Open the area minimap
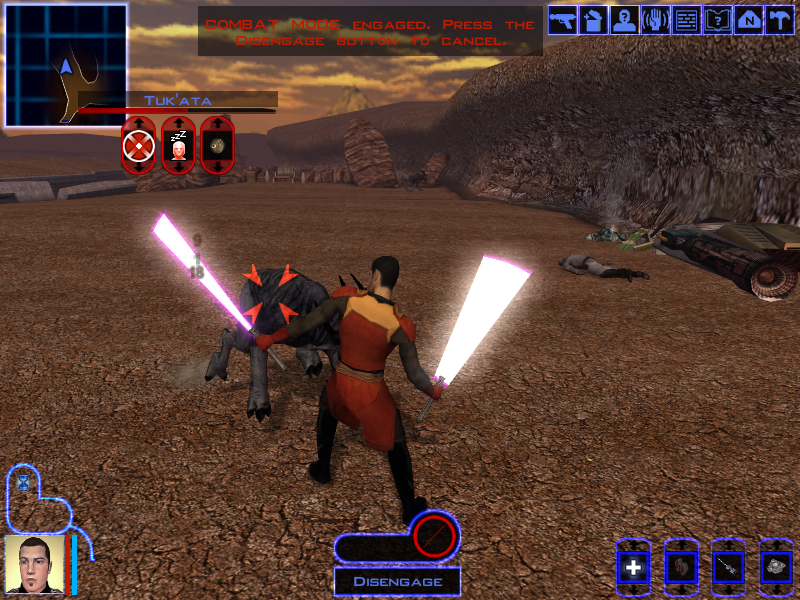This screenshot has height=600, width=800. (x=66, y=66)
